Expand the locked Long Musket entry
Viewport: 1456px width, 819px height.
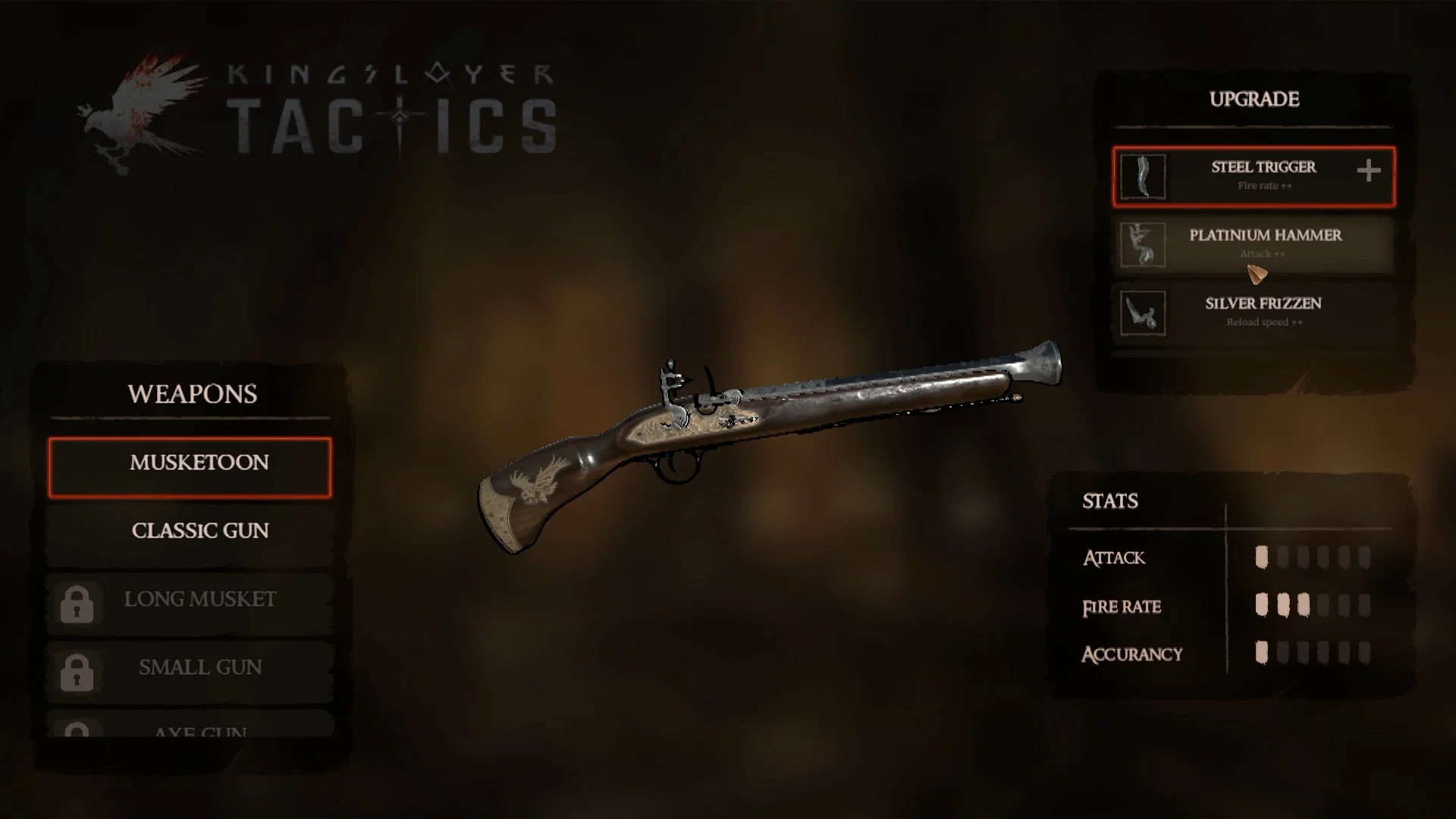coord(199,599)
